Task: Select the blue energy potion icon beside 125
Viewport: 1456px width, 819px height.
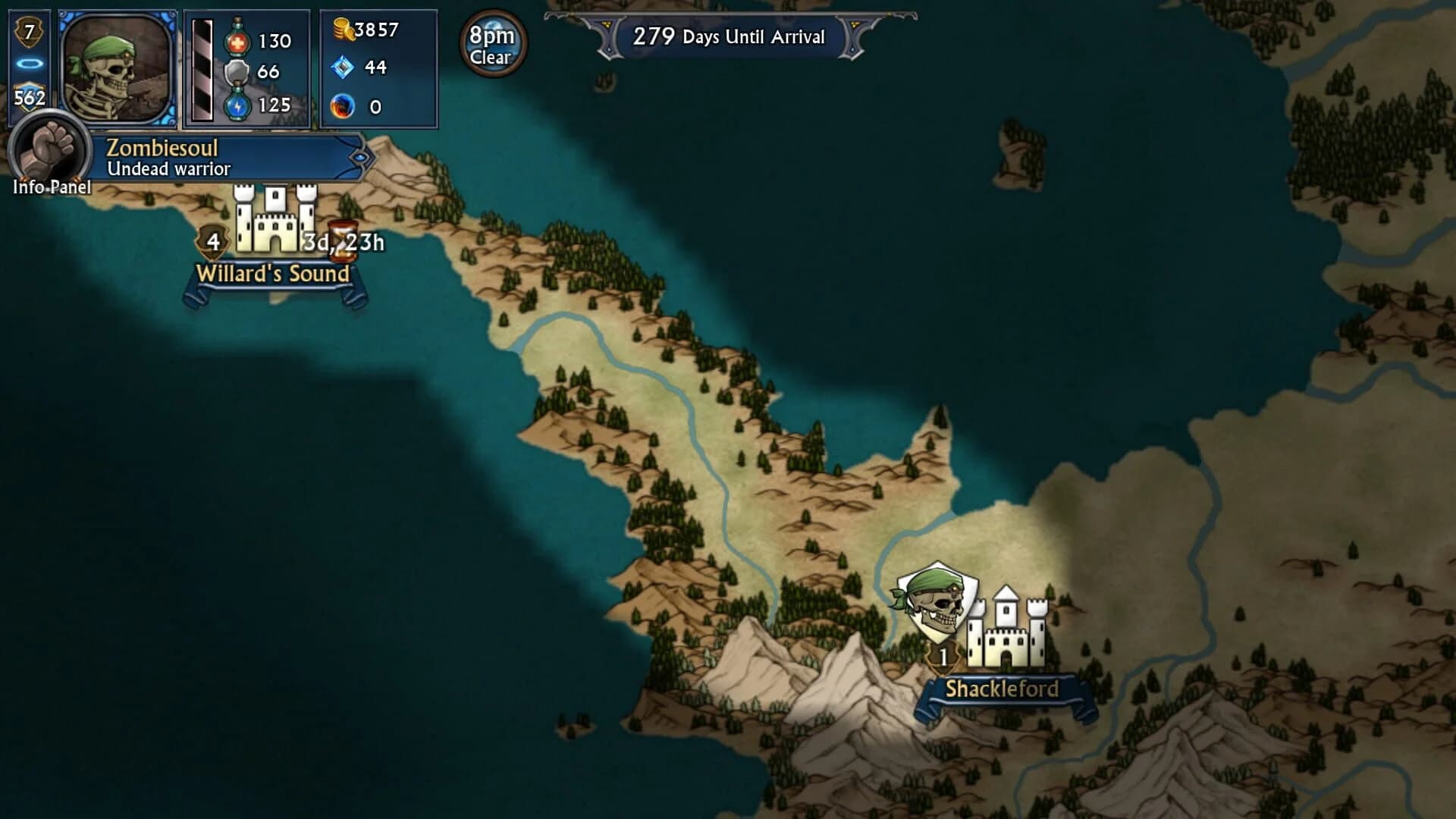Action: tap(237, 108)
